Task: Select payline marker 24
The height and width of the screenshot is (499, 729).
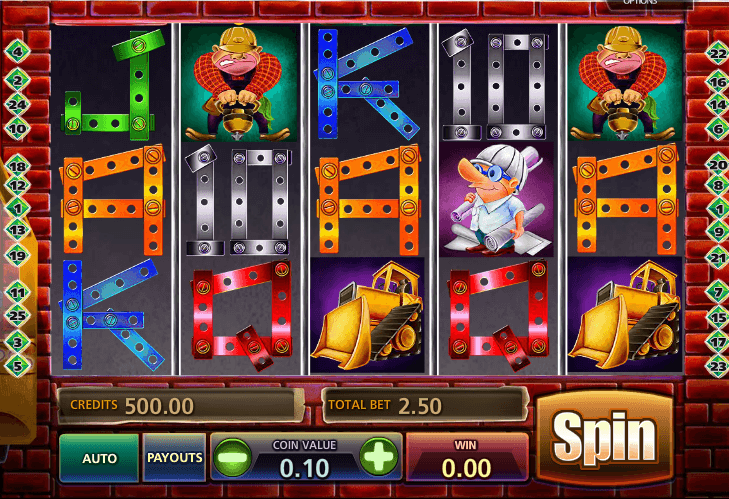Action: pyautogui.click(x=17, y=103)
